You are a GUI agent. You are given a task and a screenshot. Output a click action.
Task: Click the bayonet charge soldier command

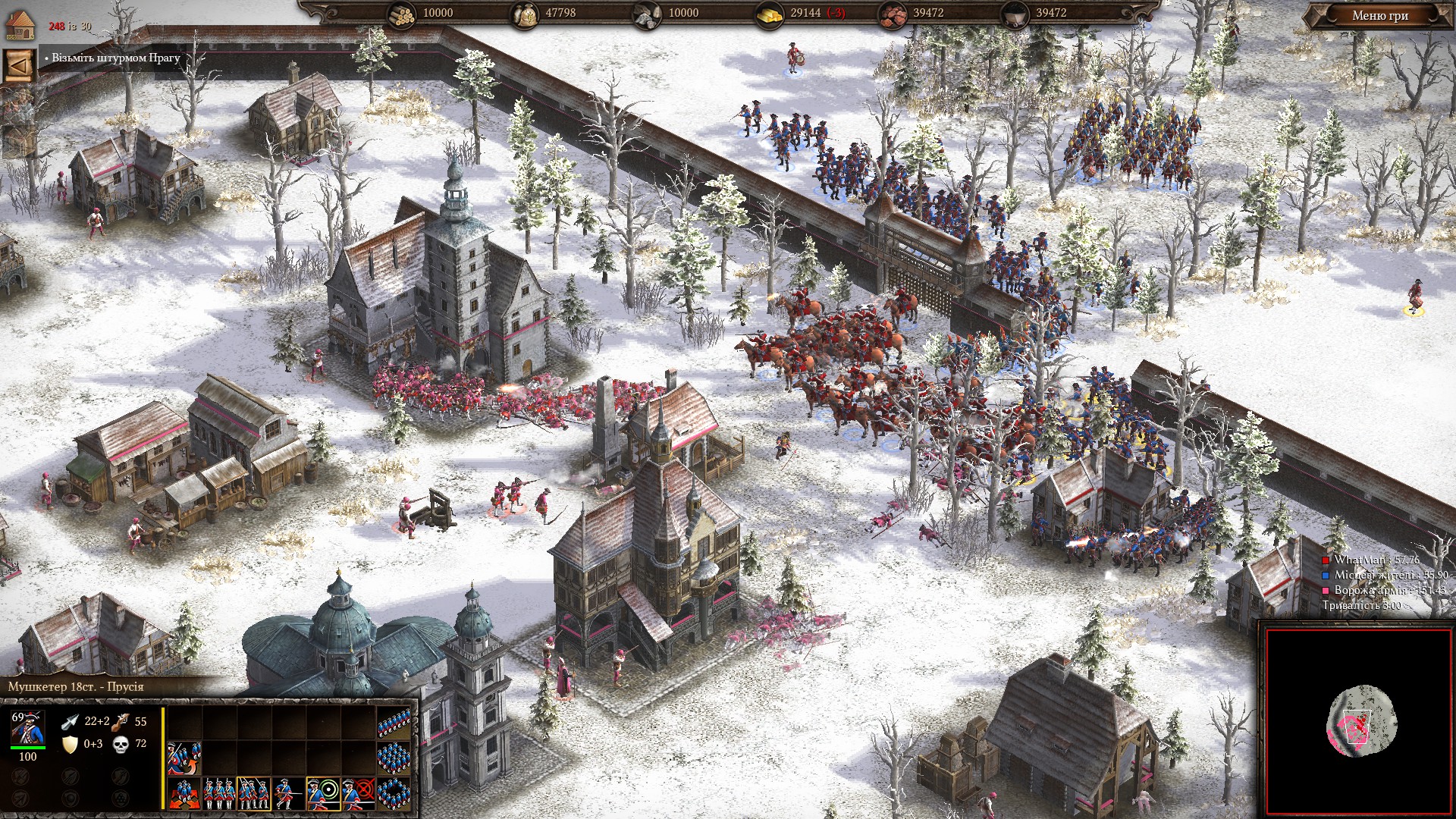289,793
